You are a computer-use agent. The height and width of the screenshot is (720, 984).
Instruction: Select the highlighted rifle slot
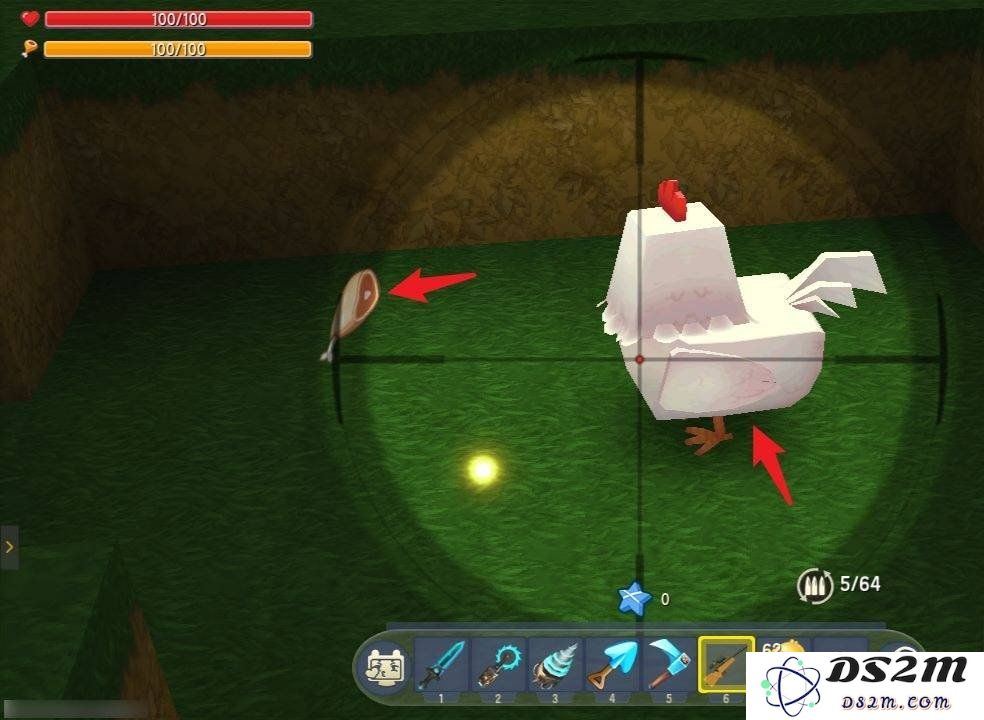tap(726, 663)
